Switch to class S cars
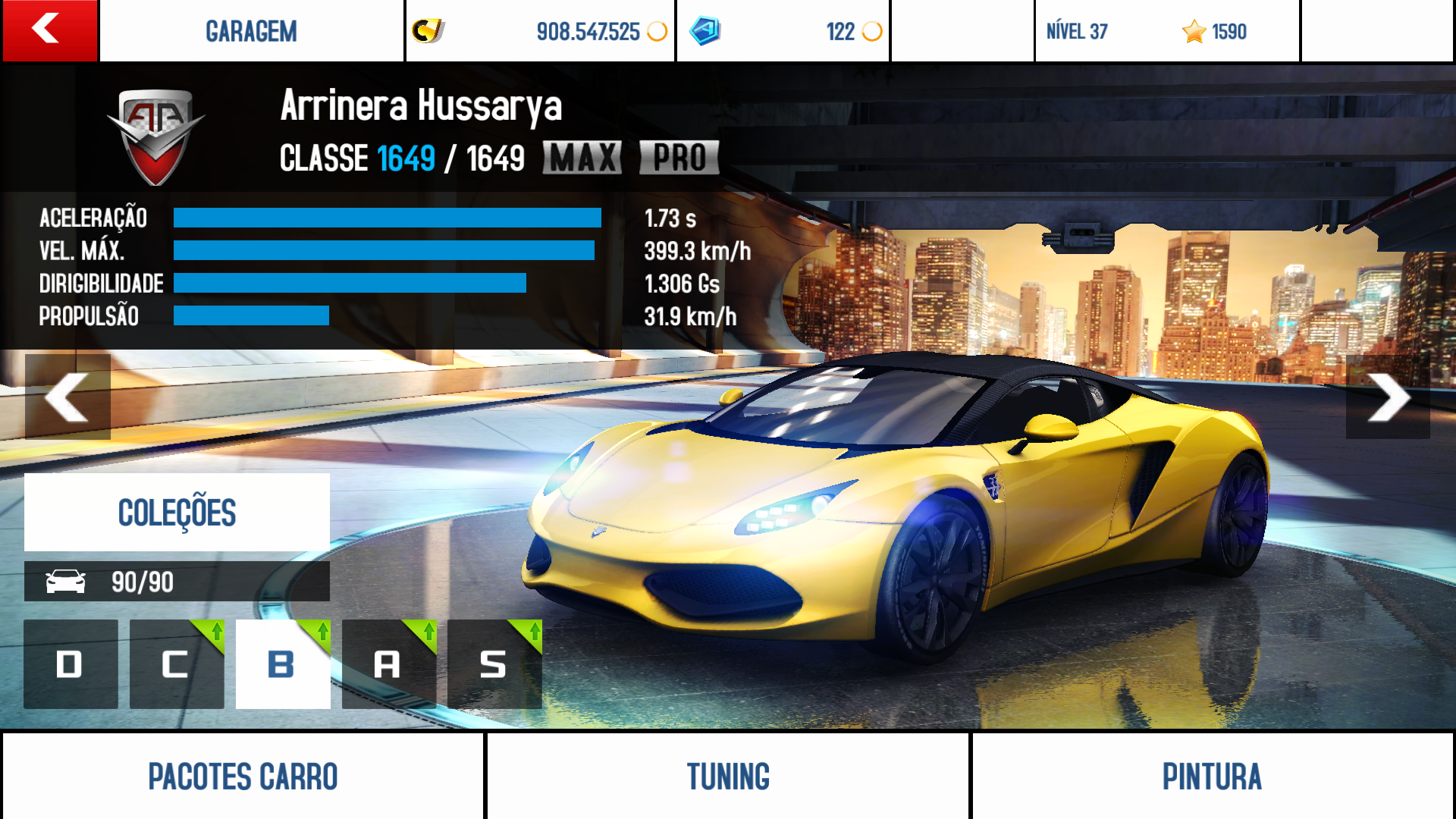The width and height of the screenshot is (1456, 819). tap(494, 664)
